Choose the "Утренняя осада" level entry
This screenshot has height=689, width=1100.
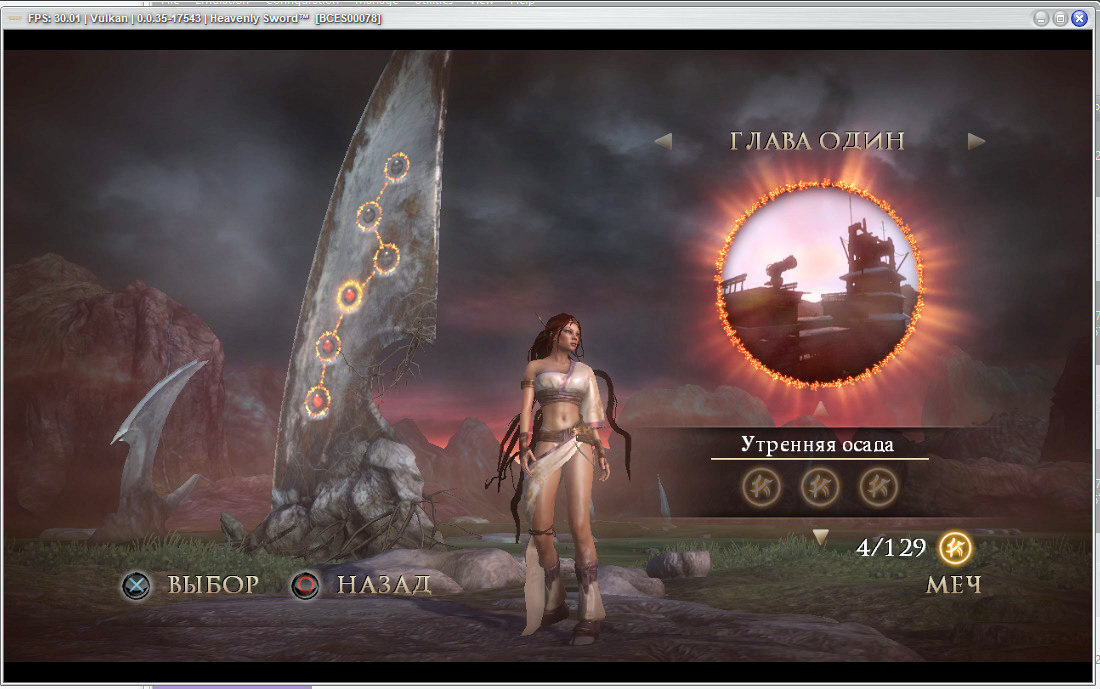pyautogui.click(x=818, y=445)
